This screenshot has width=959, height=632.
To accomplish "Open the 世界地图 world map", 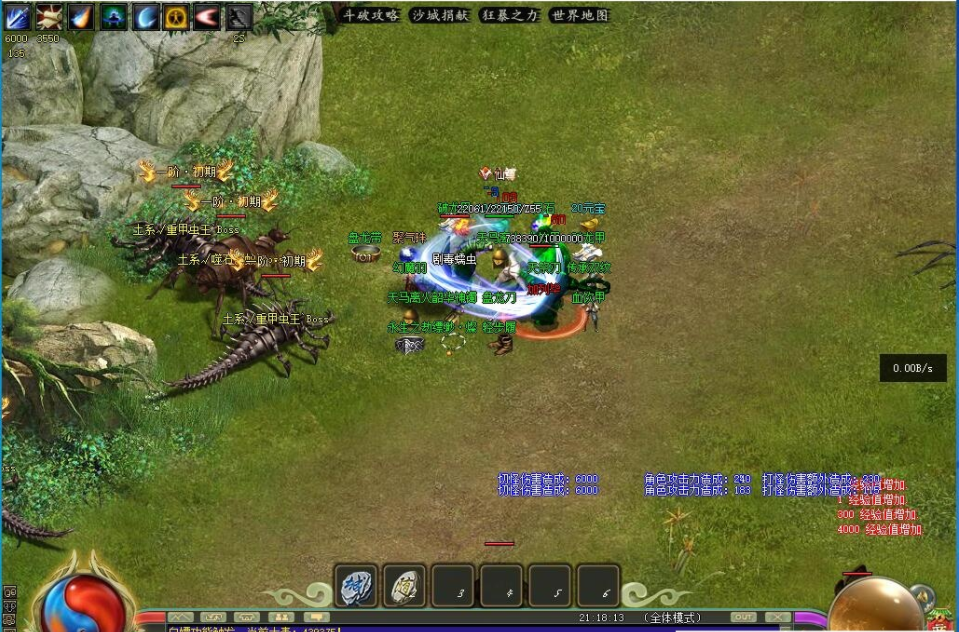I will (579, 16).
